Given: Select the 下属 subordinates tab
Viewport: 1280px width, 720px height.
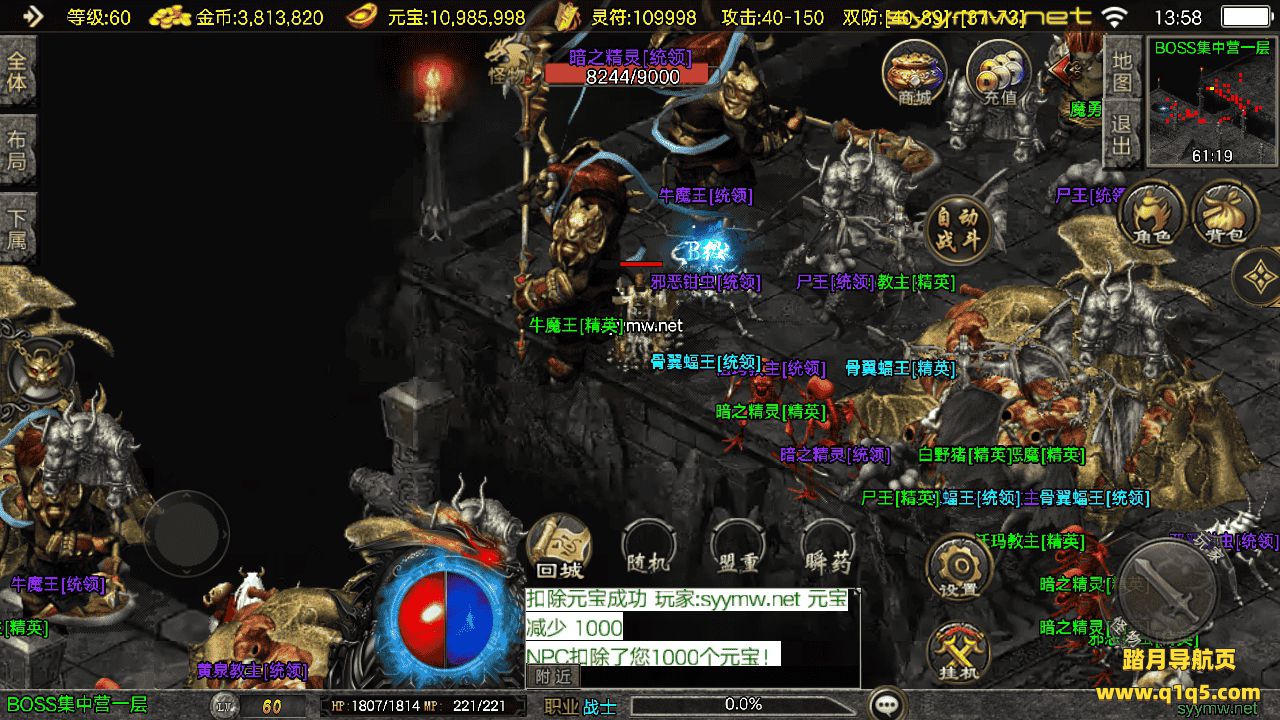Looking at the screenshot, I should 18,229.
